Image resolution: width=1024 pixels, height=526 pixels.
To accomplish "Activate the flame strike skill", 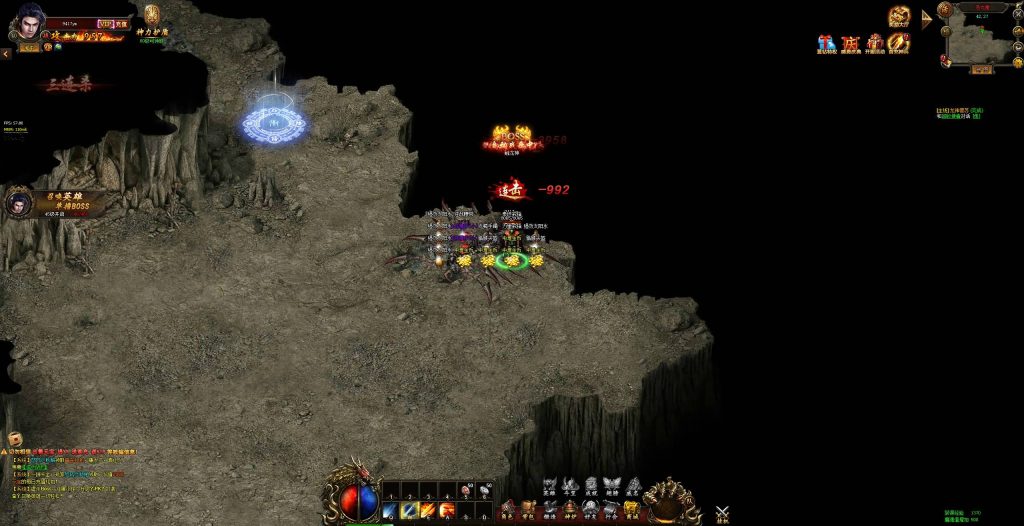I will tap(428, 511).
